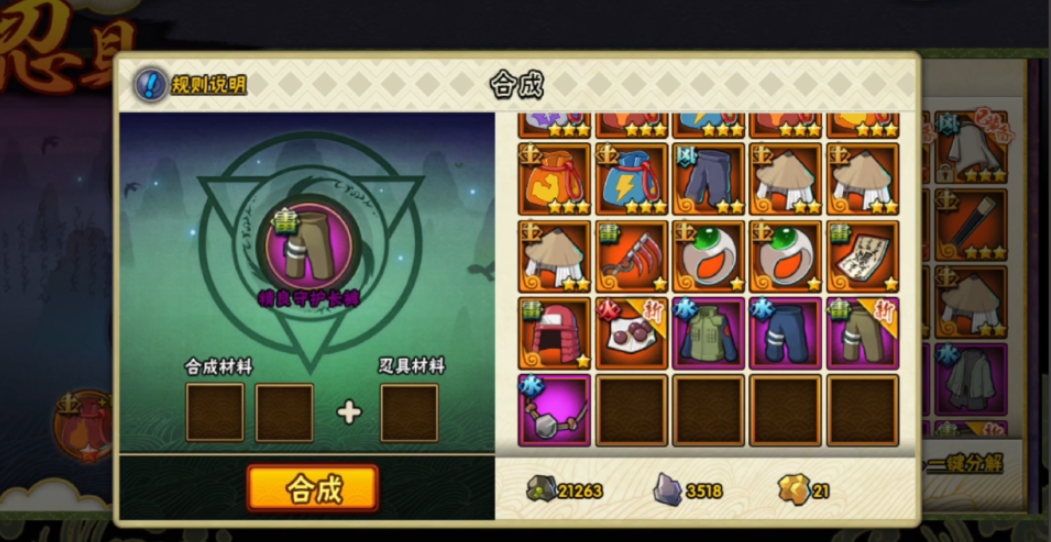Click the orange 合成 synthesize button
Image resolution: width=1051 pixels, height=542 pixels.
pos(313,489)
